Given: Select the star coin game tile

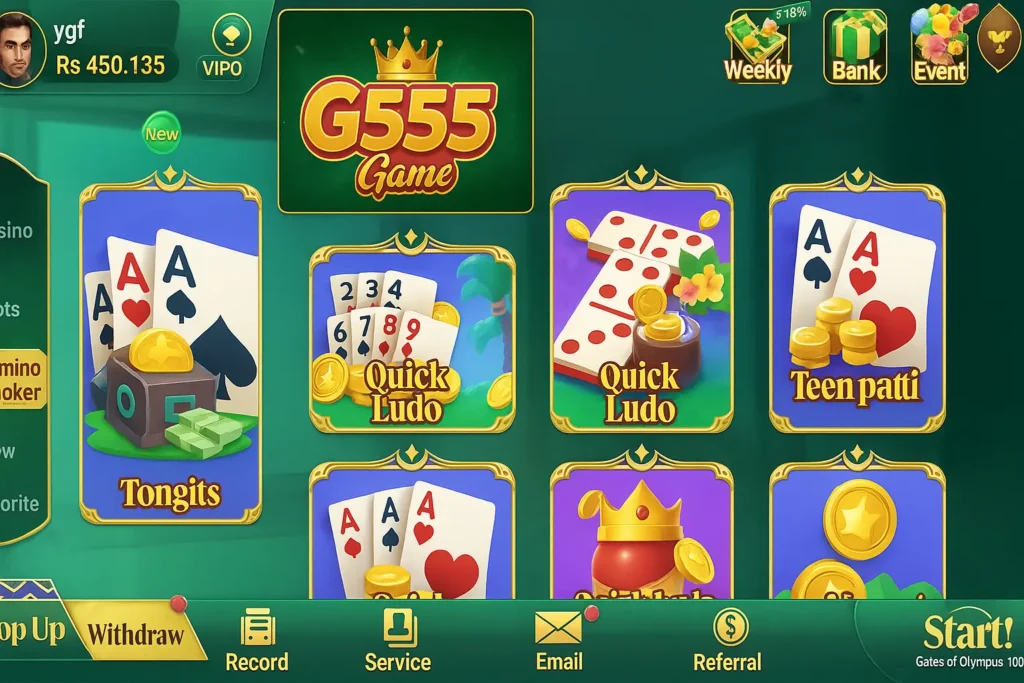Looking at the screenshot, I should (856, 532).
